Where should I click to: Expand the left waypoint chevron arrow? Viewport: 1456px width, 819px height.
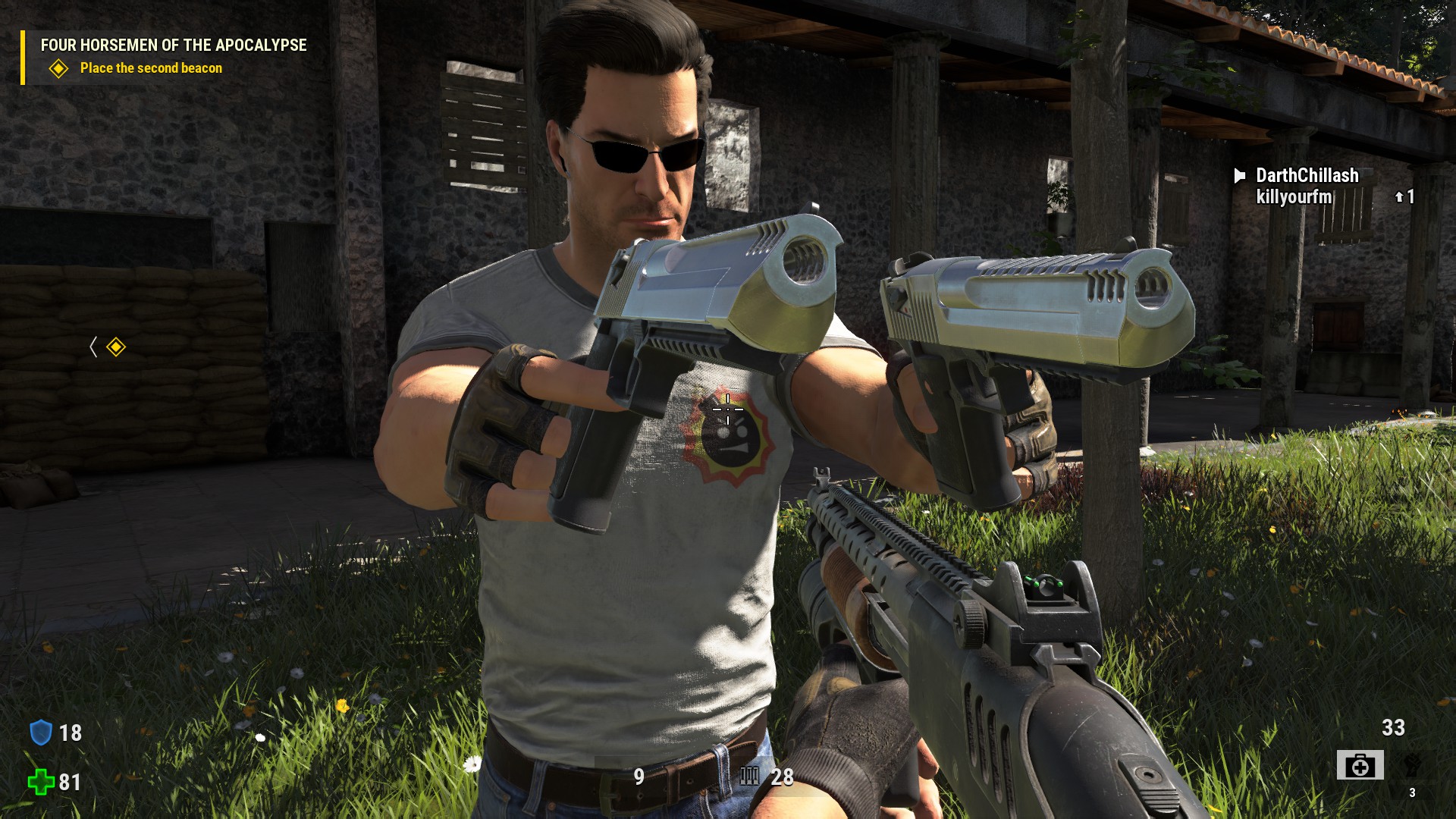[94, 345]
